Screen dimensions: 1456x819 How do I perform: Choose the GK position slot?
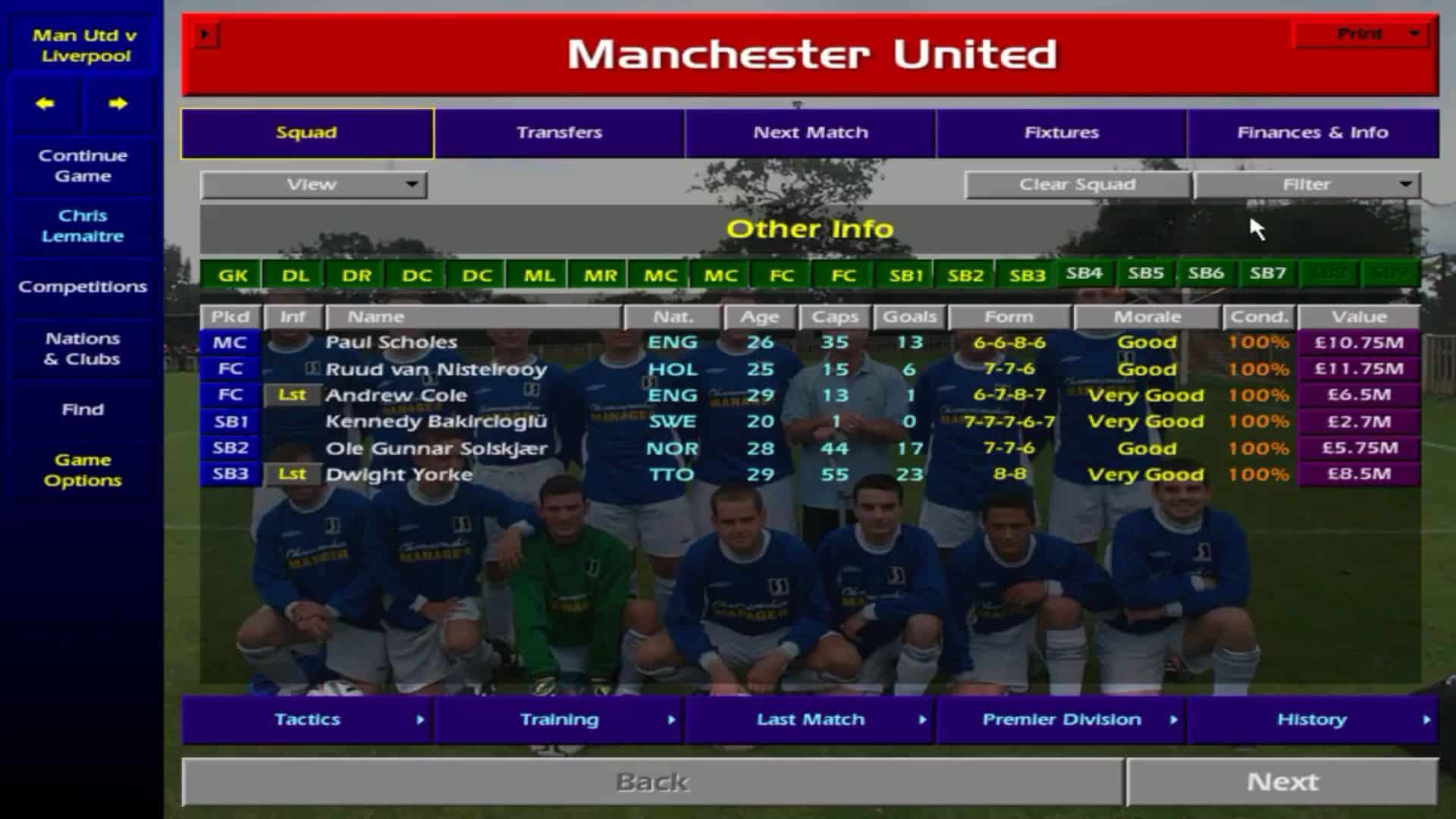click(232, 275)
